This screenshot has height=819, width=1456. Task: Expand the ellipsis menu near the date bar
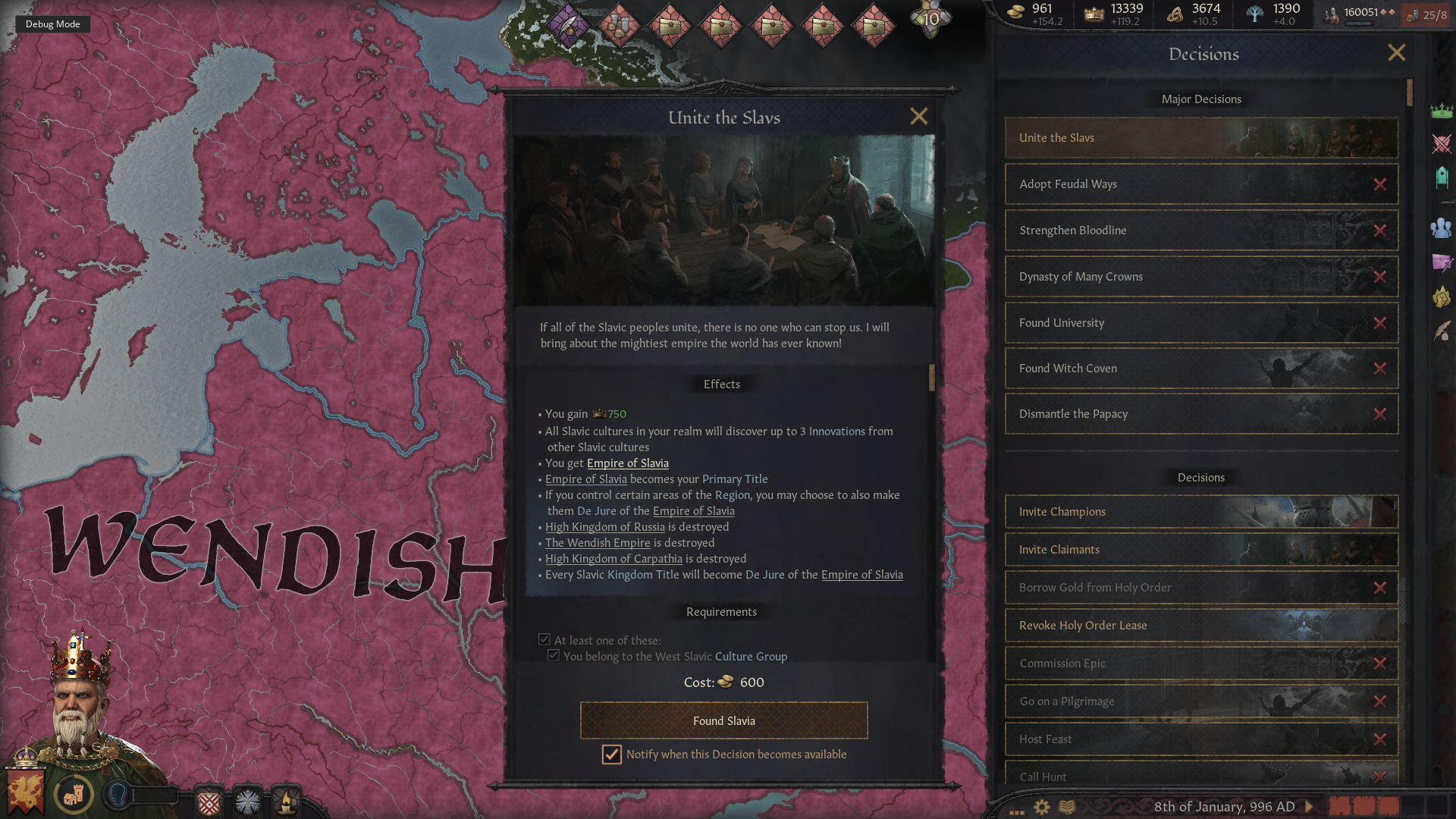coord(1016,811)
